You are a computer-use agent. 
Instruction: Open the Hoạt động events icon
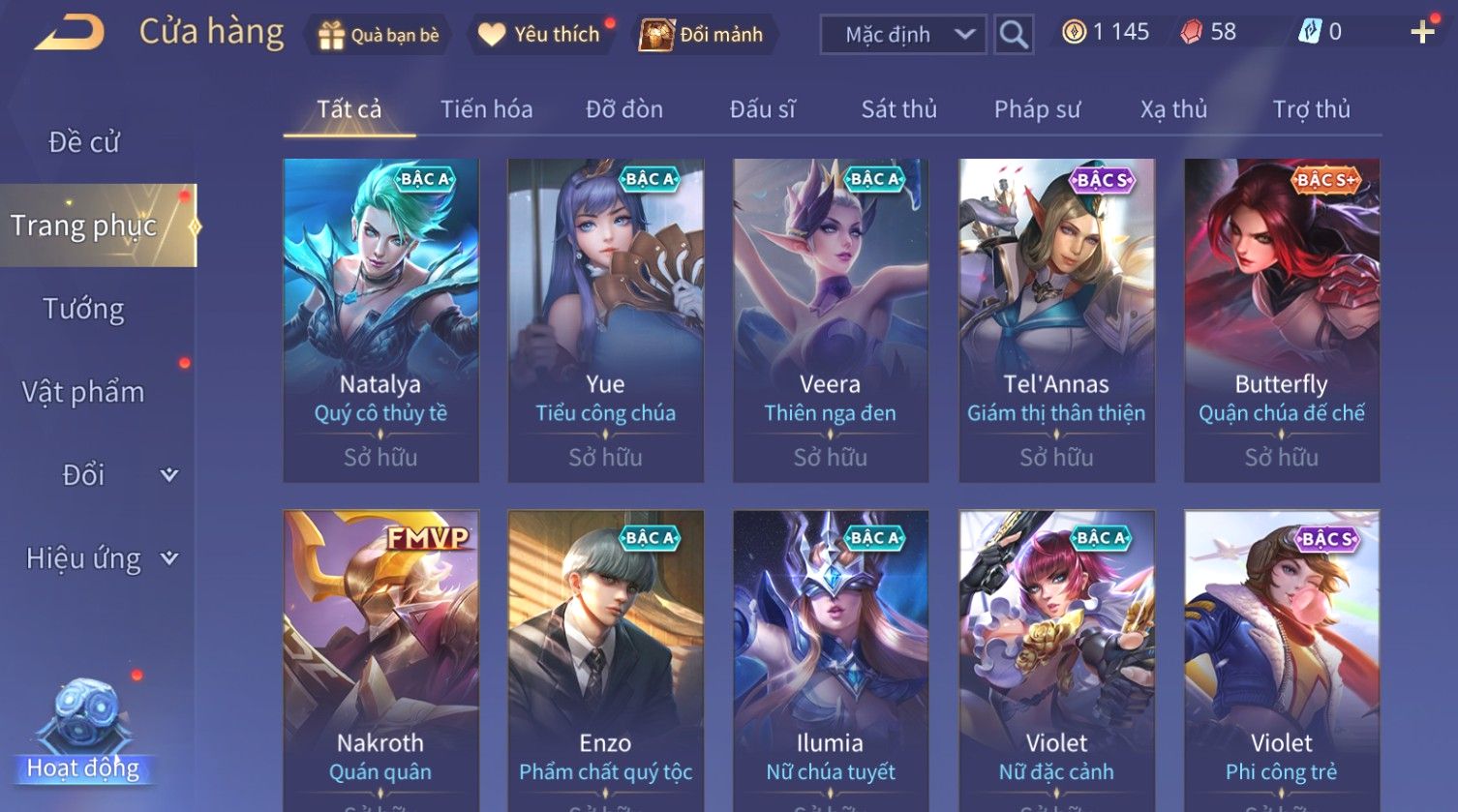click(x=83, y=733)
